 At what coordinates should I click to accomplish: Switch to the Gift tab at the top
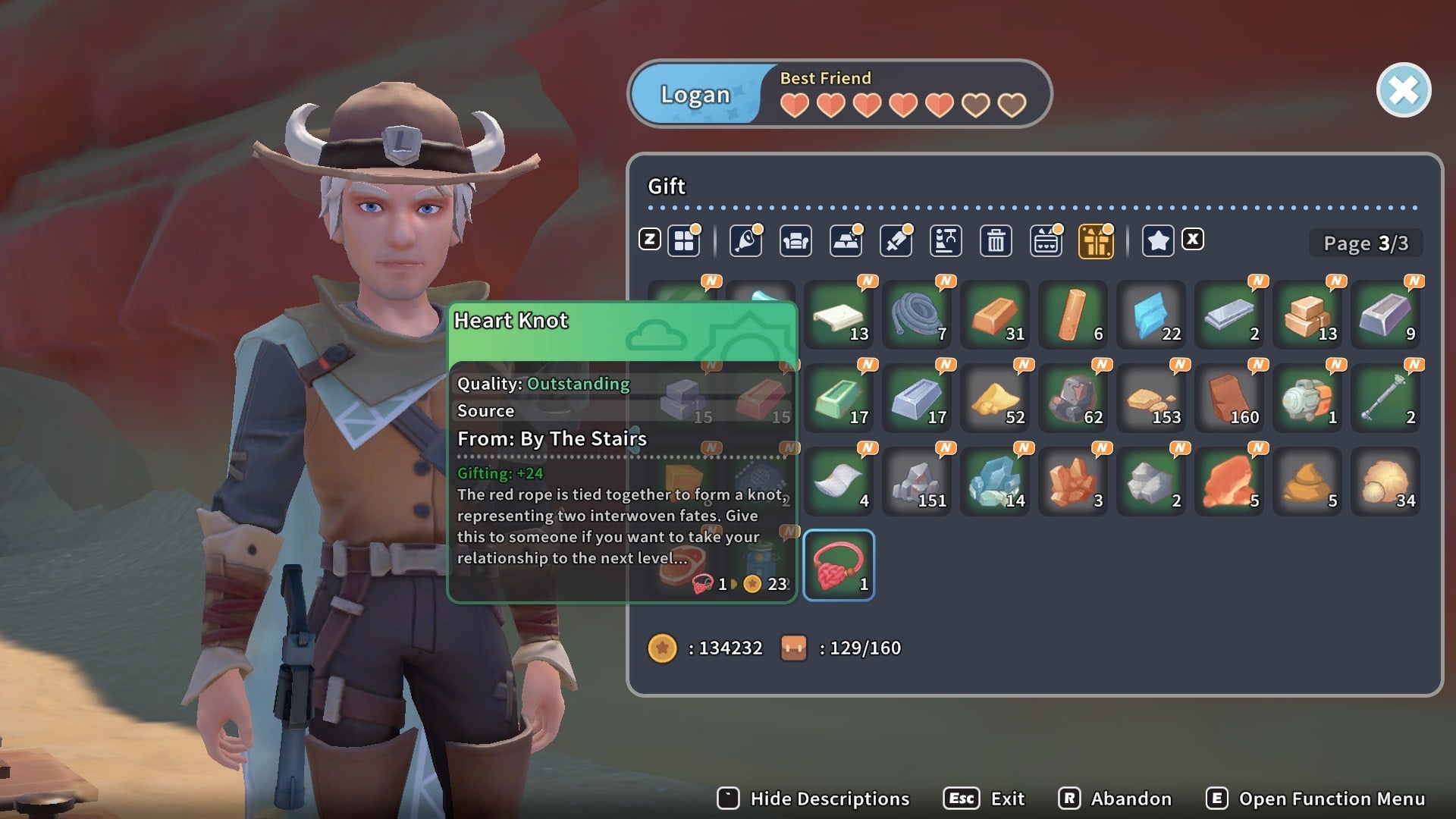pos(666,187)
